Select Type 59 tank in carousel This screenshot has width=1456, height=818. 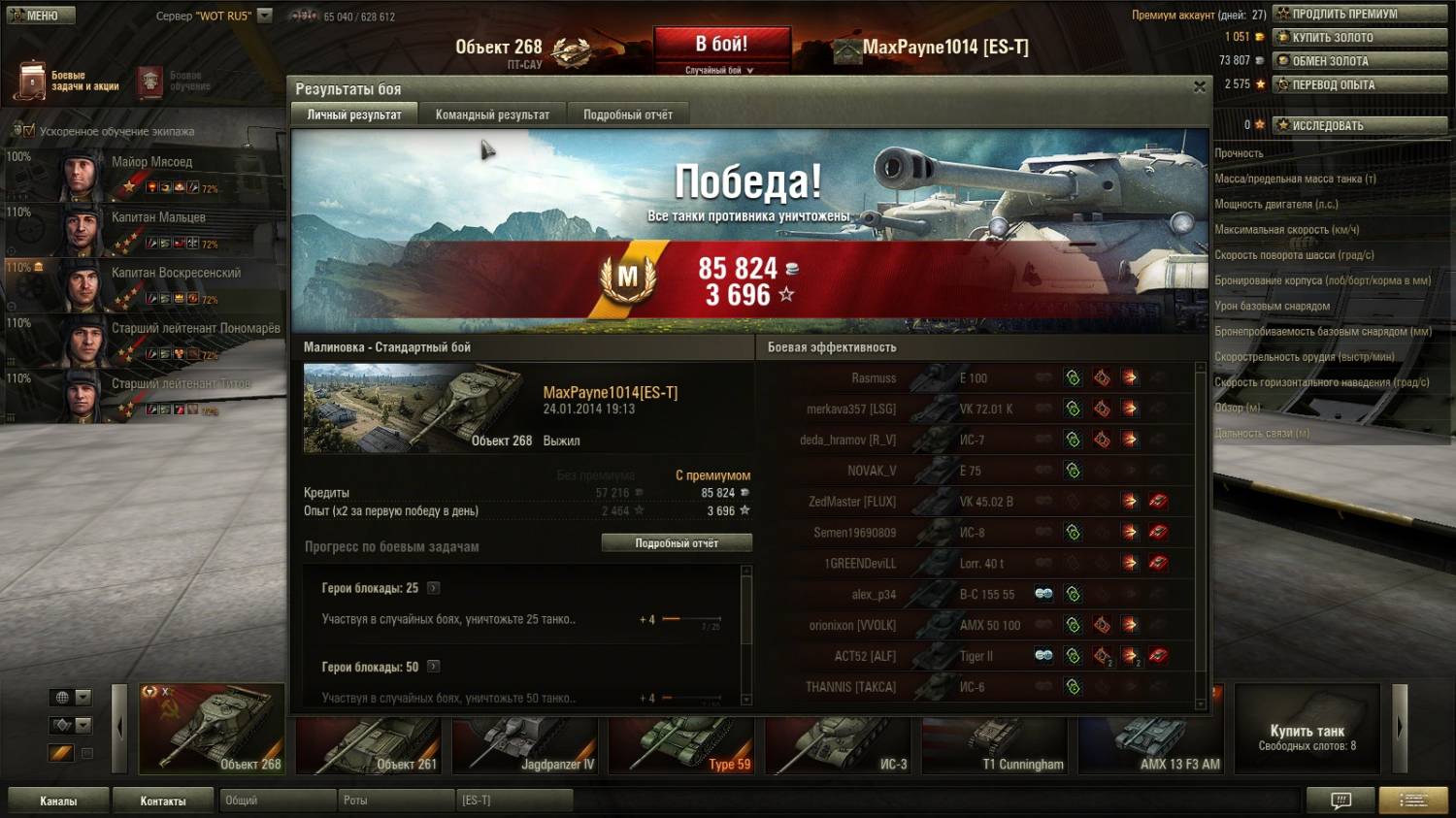click(683, 746)
